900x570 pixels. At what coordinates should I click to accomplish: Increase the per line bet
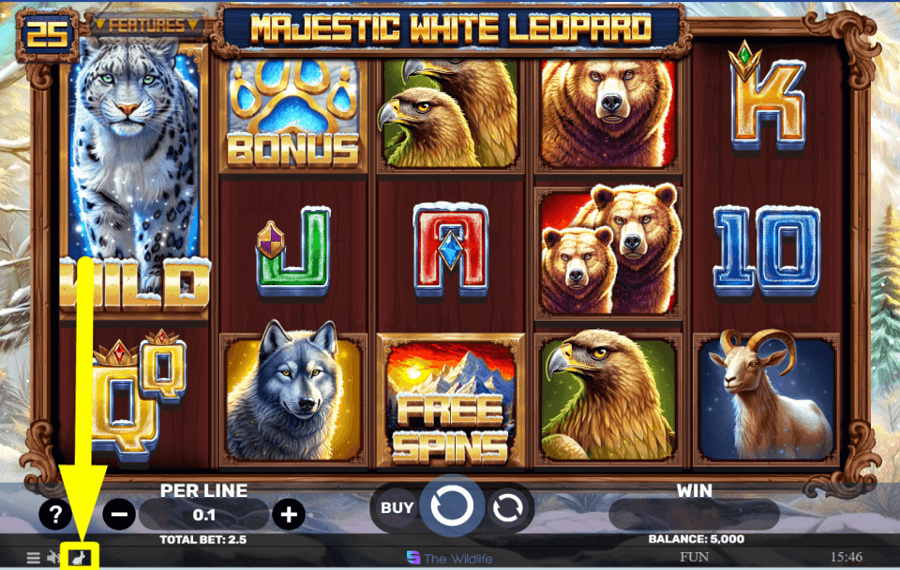(289, 514)
